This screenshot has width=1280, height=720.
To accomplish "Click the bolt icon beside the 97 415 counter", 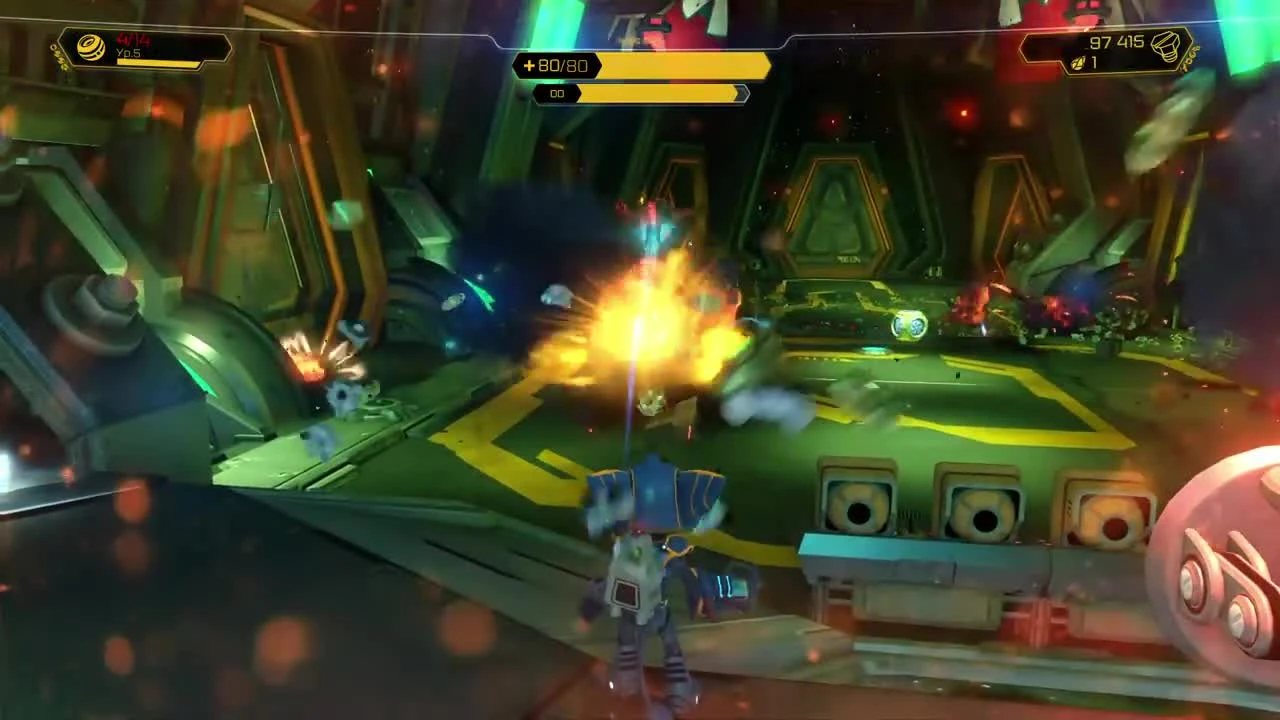I will pyautogui.click(x=1164, y=46).
